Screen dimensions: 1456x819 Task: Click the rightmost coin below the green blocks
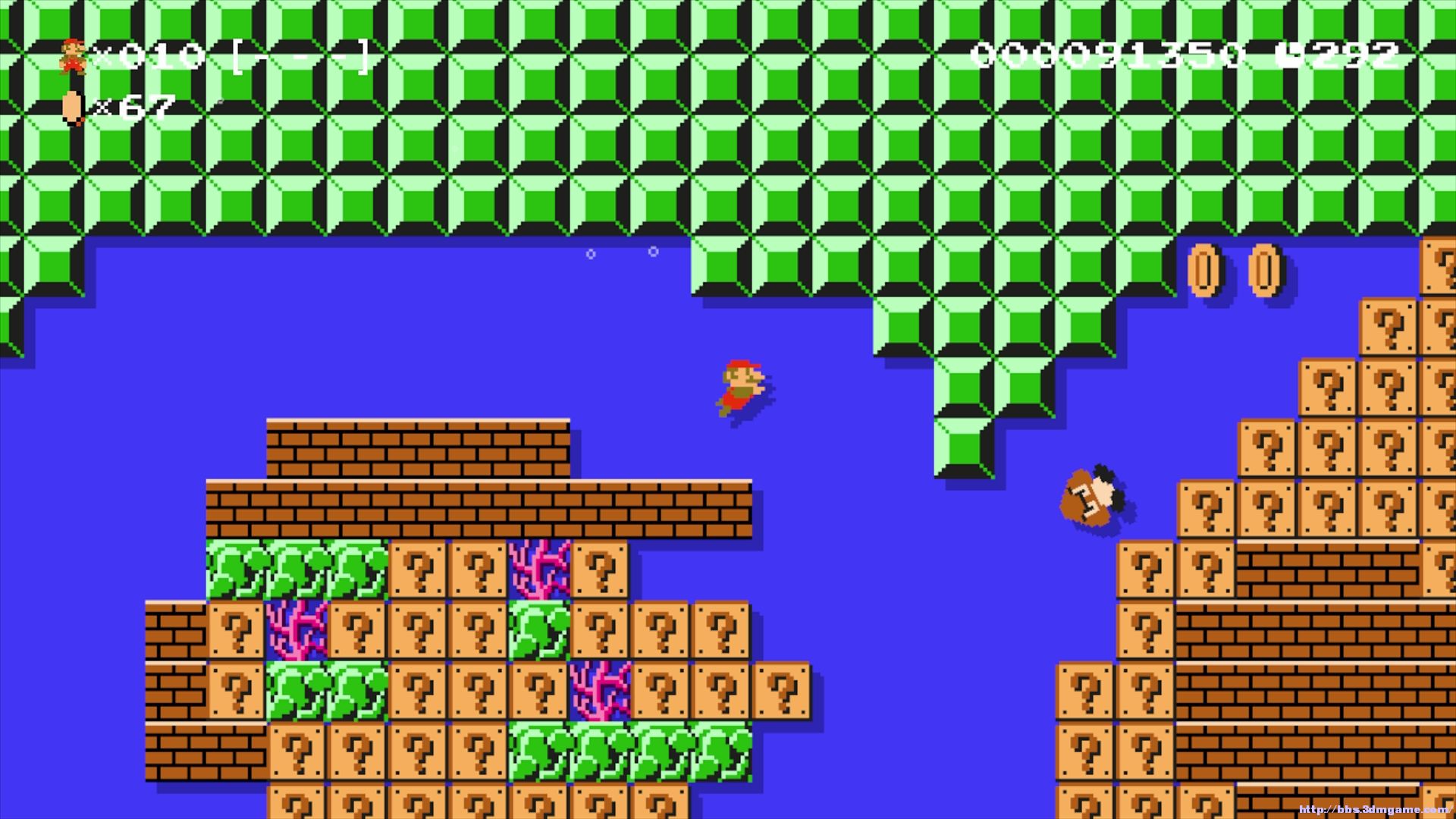tap(1265, 269)
